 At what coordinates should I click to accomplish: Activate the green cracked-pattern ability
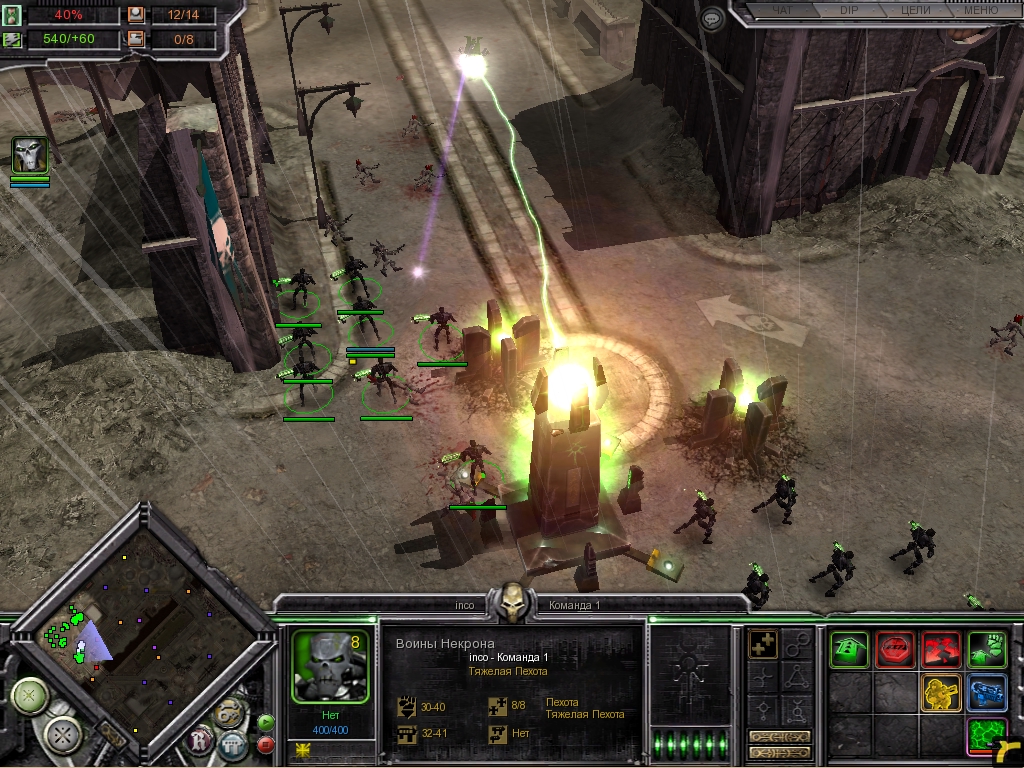[986, 737]
